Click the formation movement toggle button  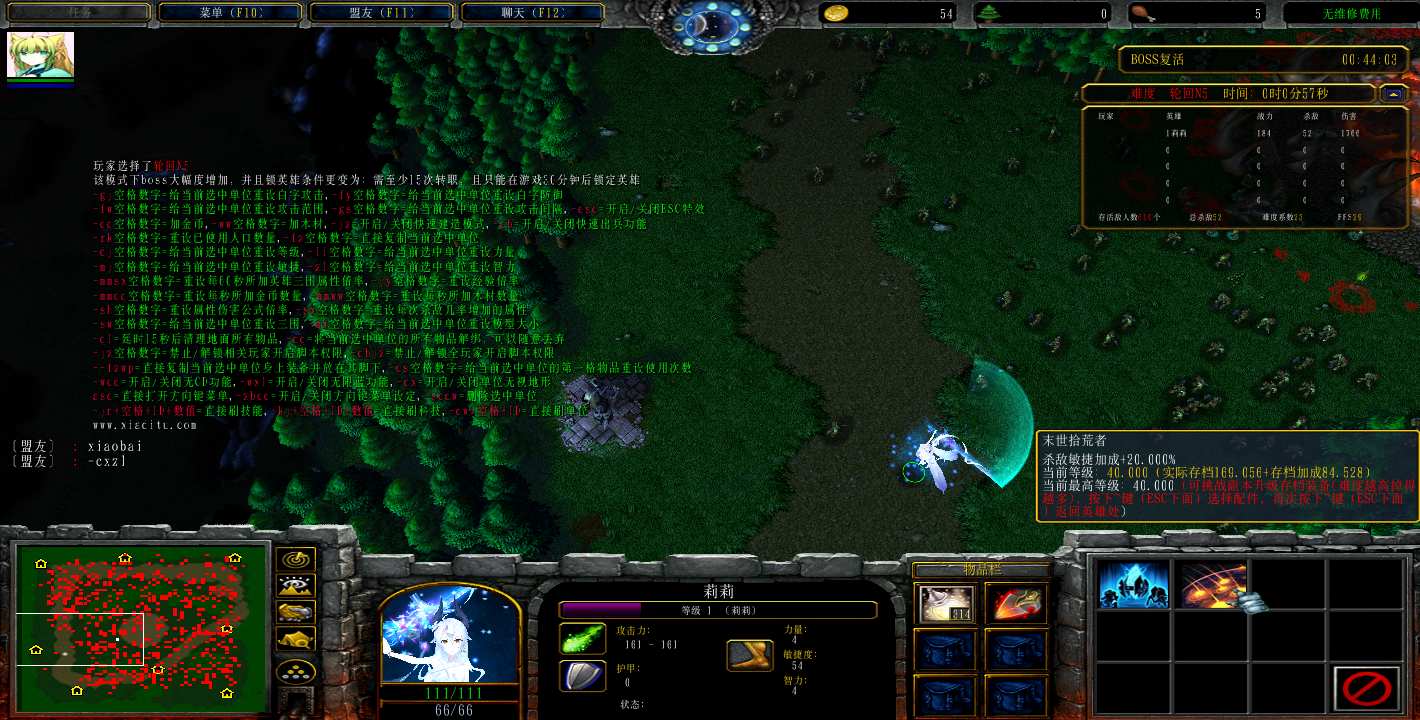(297, 671)
